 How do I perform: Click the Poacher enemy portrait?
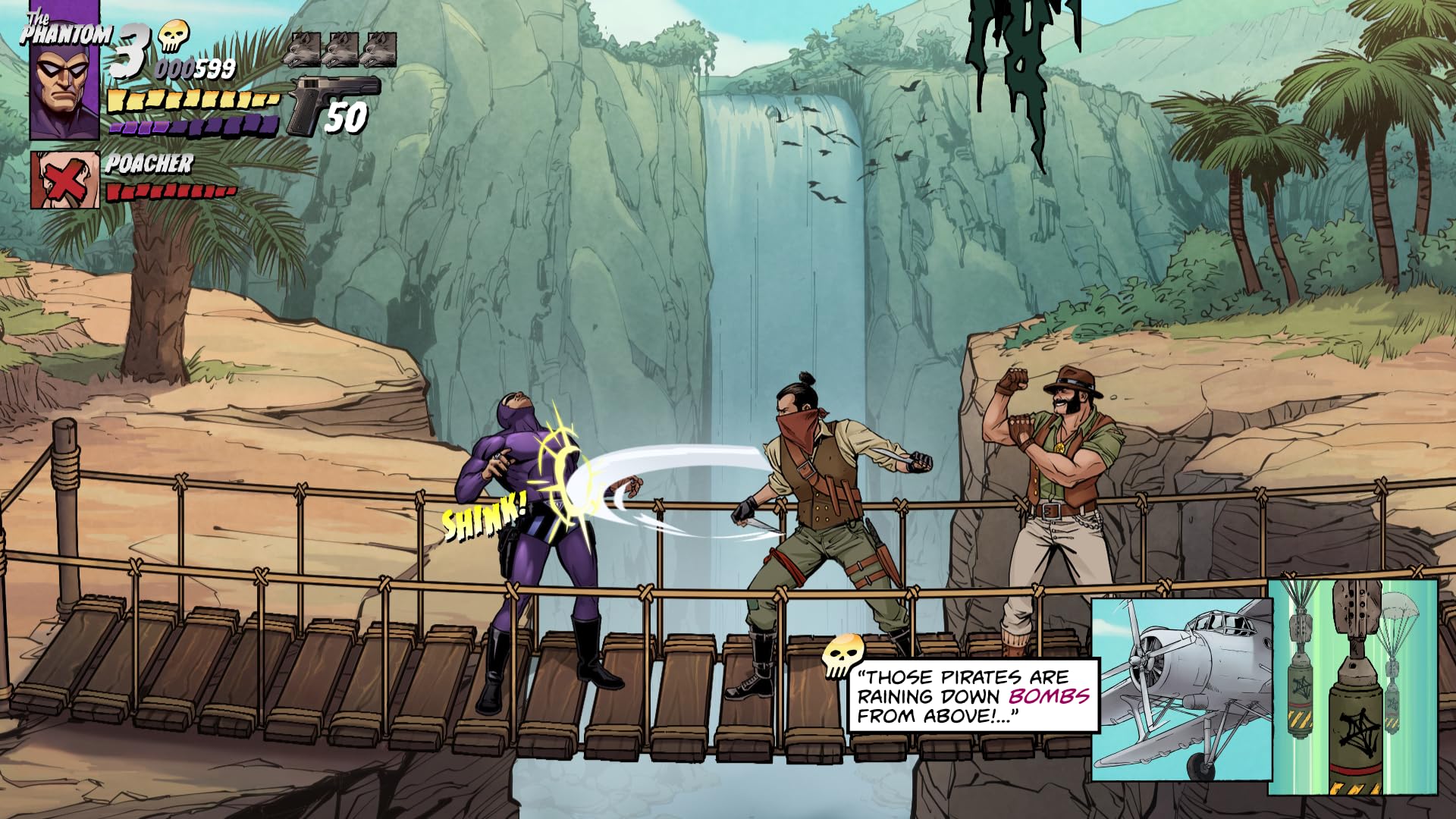click(x=65, y=180)
